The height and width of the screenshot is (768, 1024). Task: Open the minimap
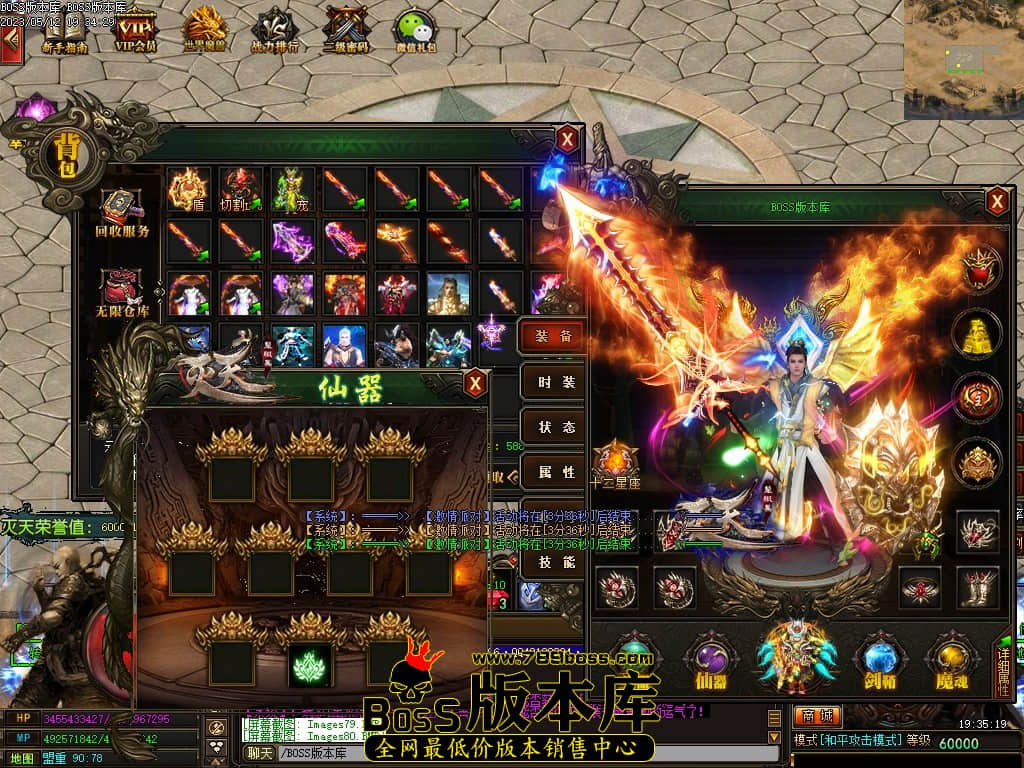[963, 58]
